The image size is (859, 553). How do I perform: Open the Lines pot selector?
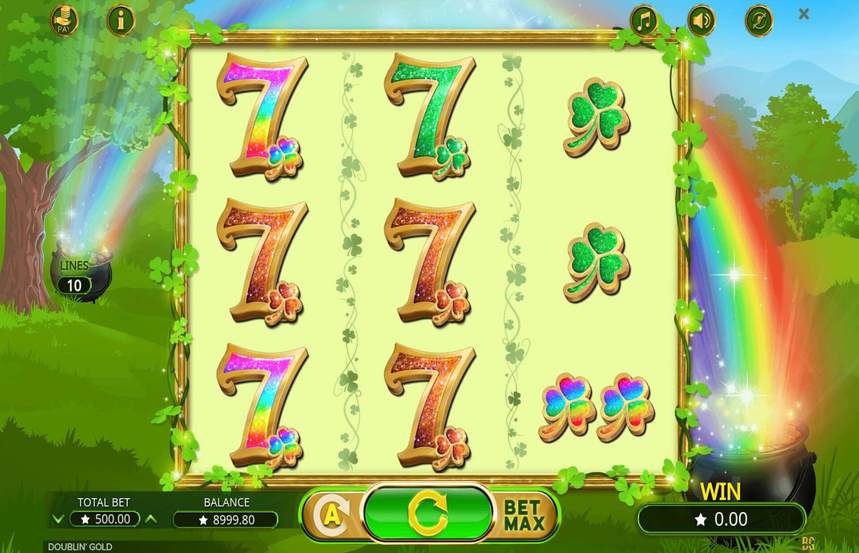coord(75,278)
